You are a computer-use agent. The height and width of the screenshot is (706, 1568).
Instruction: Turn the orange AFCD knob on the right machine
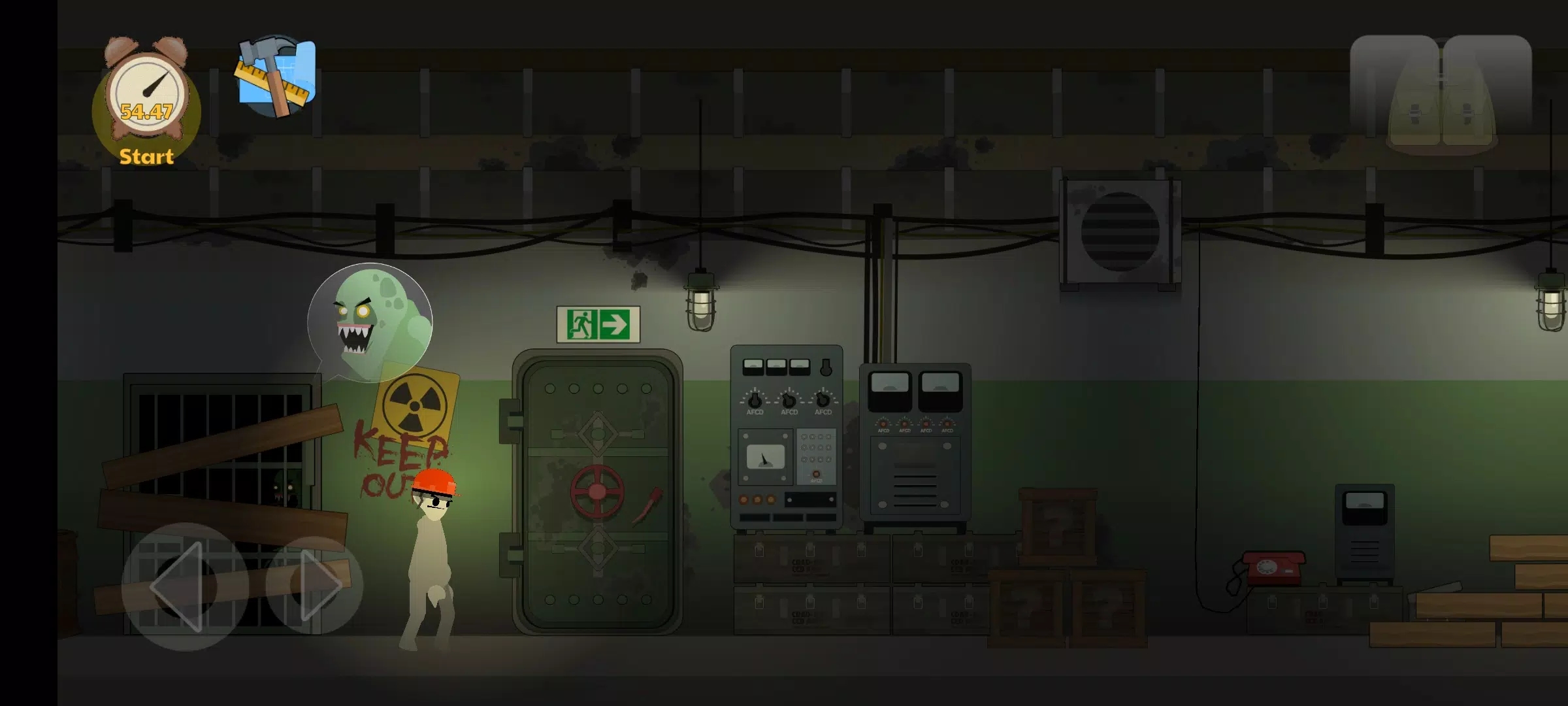coord(883,425)
